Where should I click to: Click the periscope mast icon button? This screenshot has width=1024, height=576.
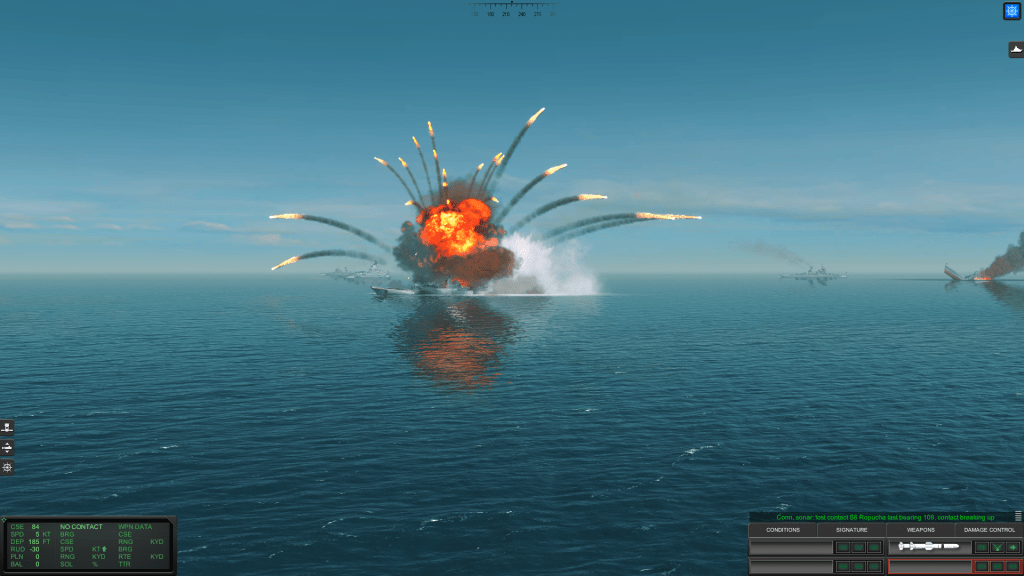(x=8, y=427)
